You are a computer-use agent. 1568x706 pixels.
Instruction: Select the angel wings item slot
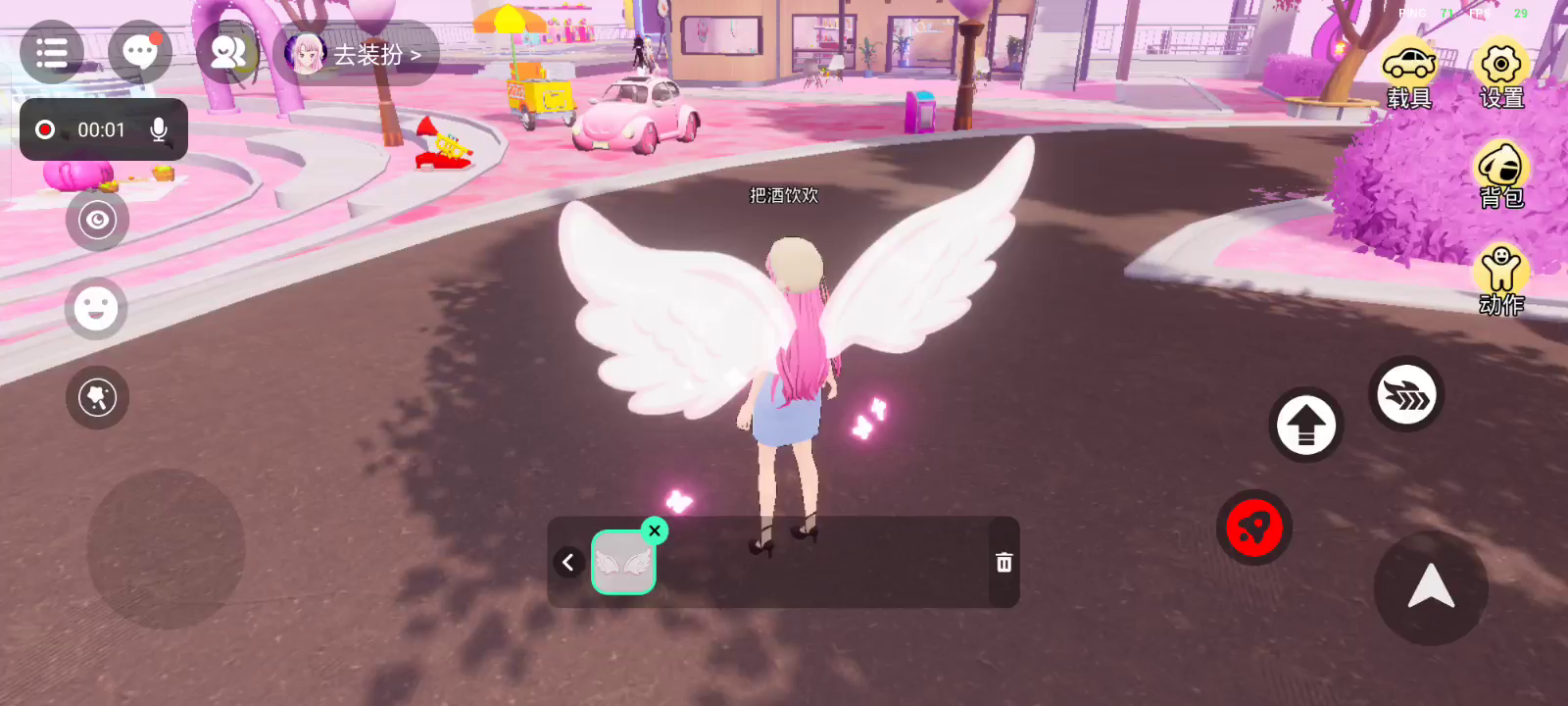(x=623, y=563)
